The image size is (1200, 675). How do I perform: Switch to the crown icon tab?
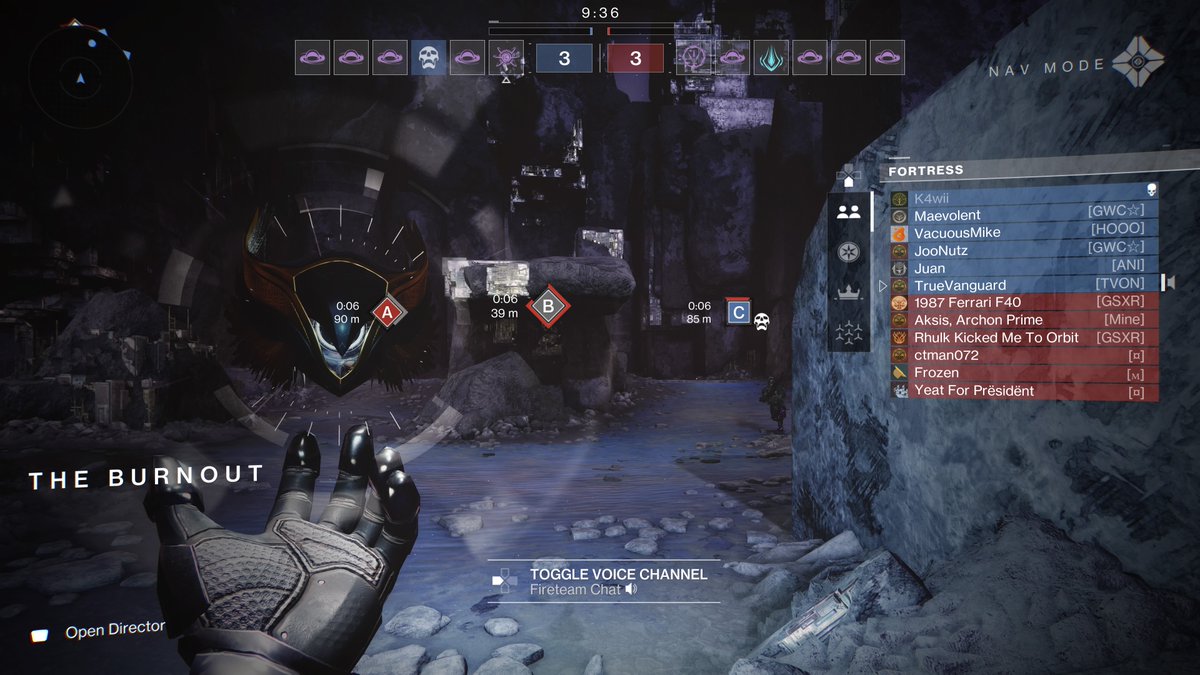[849, 292]
